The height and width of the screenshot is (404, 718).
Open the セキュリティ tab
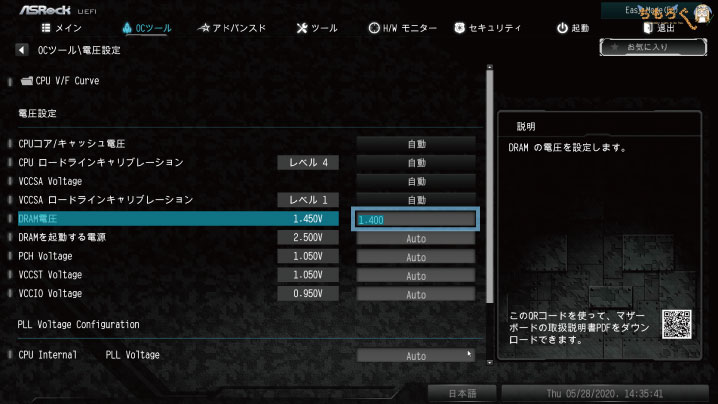489,28
